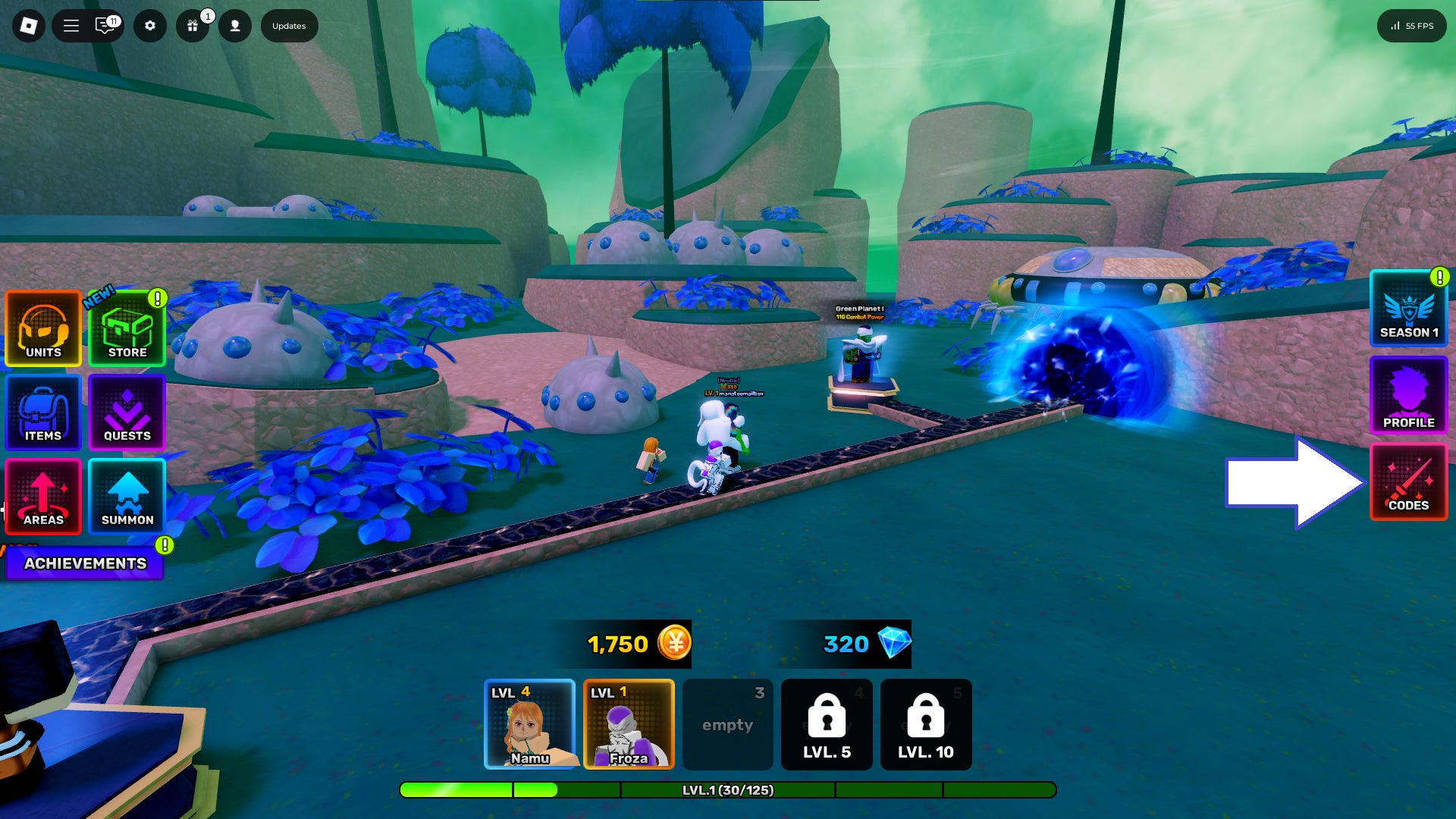Open the Season 1 pass
This screenshot has width=1456, height=819.
pyautogui.click(x=1408, y=309)
